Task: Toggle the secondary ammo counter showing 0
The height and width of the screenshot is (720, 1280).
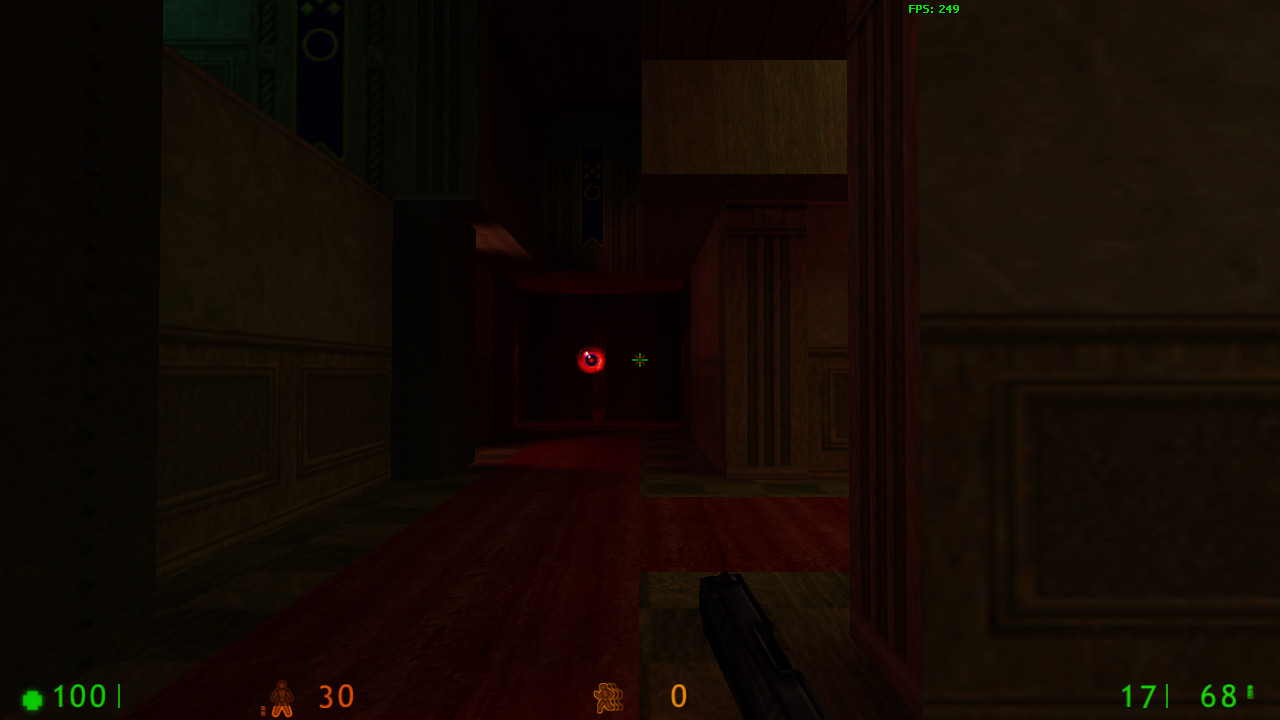Action: tap(678, 697)
